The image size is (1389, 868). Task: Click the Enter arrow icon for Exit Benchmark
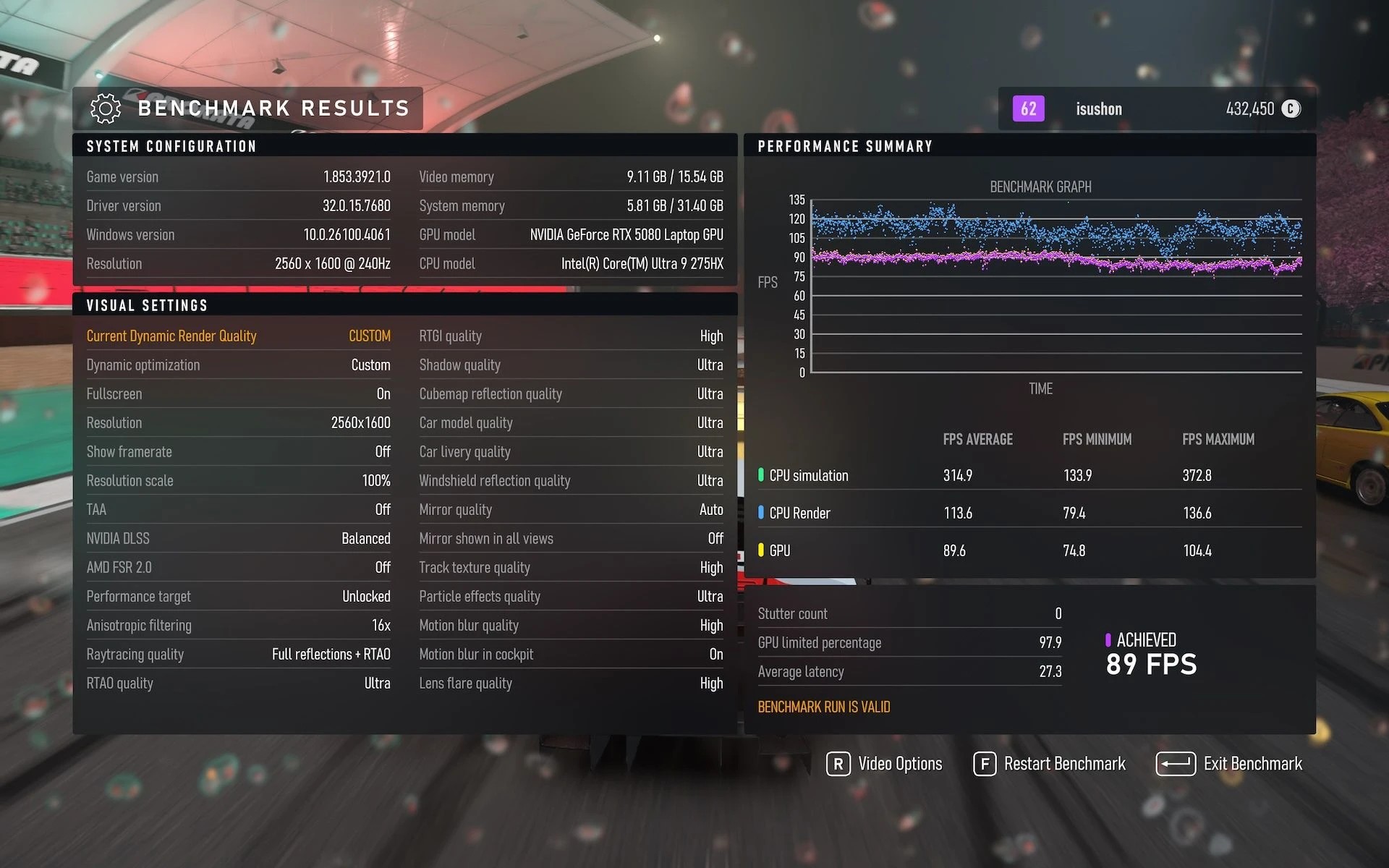pos(1176,764)
